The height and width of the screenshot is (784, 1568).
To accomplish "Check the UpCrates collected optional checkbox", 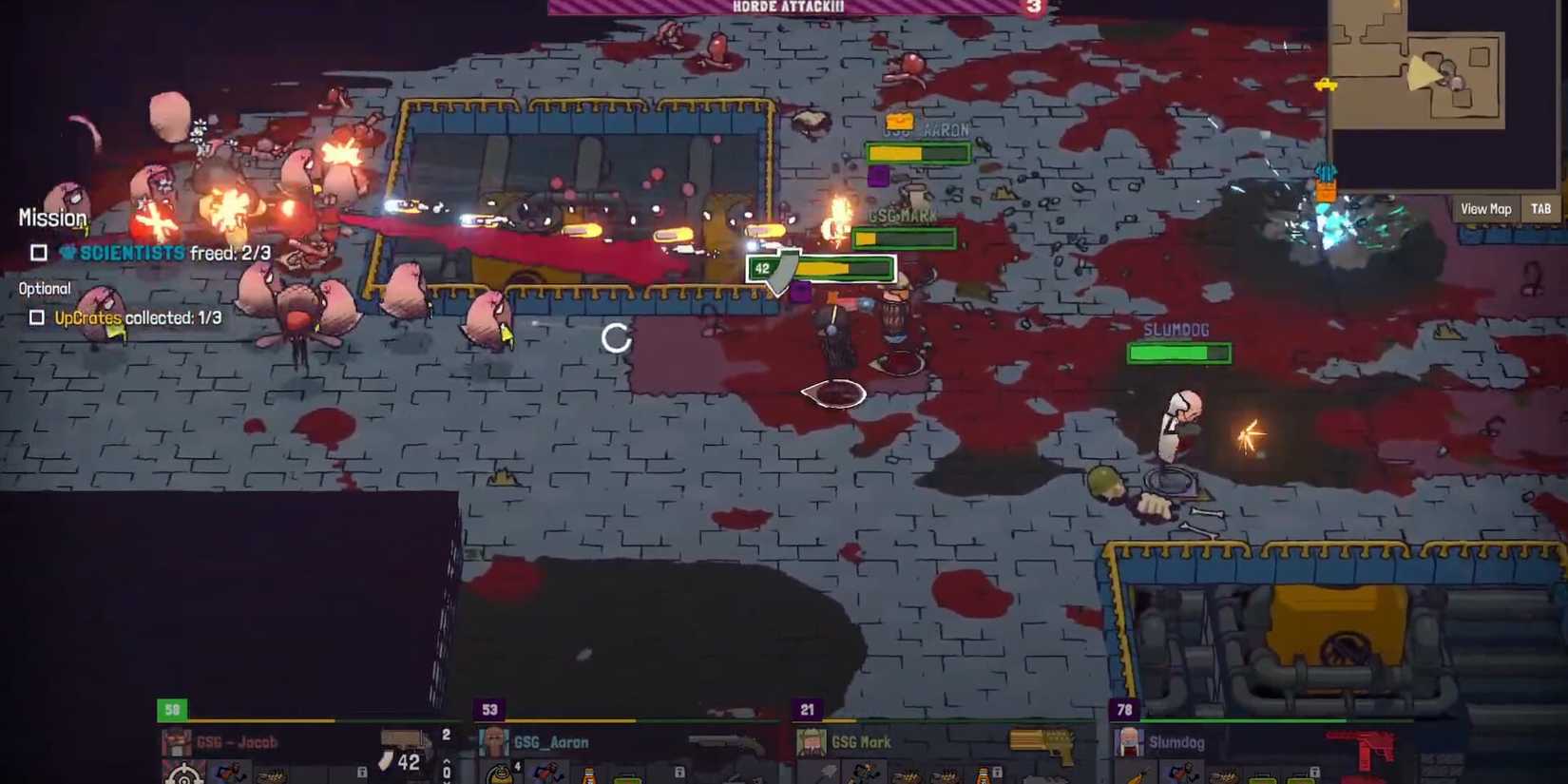I will (x=38, y=320).
